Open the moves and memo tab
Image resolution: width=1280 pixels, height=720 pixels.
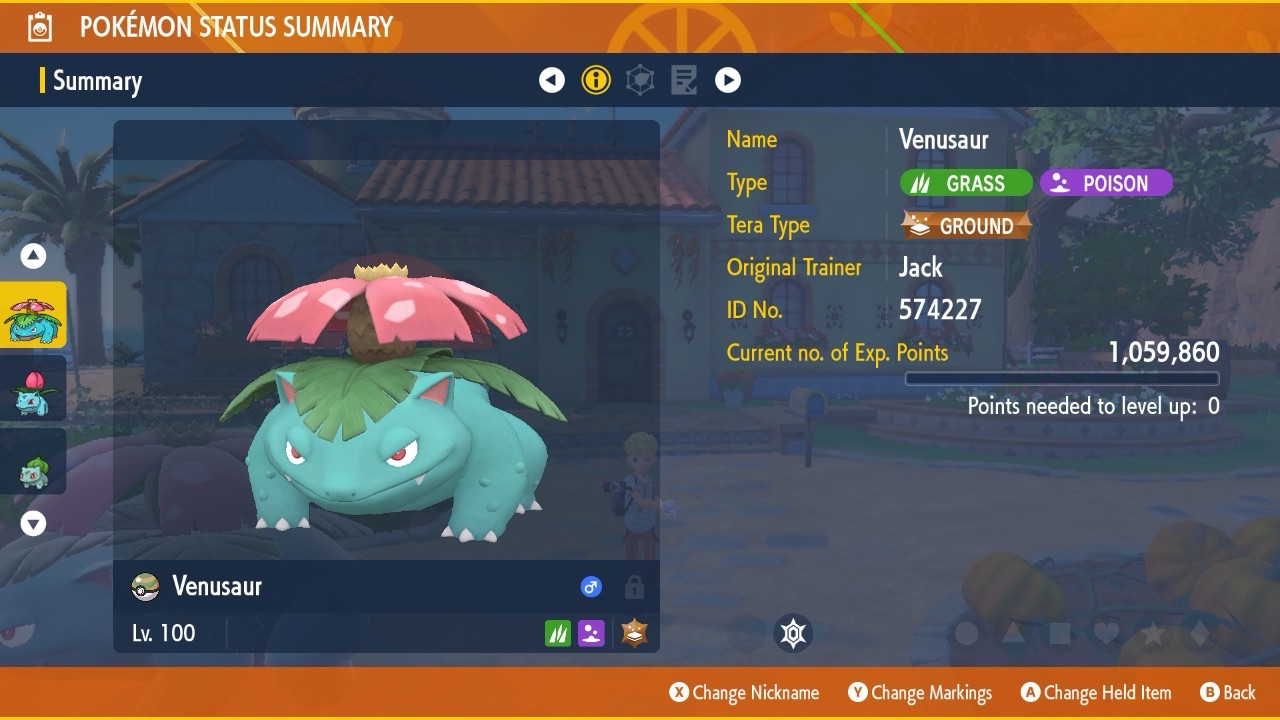(x=684, y=80)
